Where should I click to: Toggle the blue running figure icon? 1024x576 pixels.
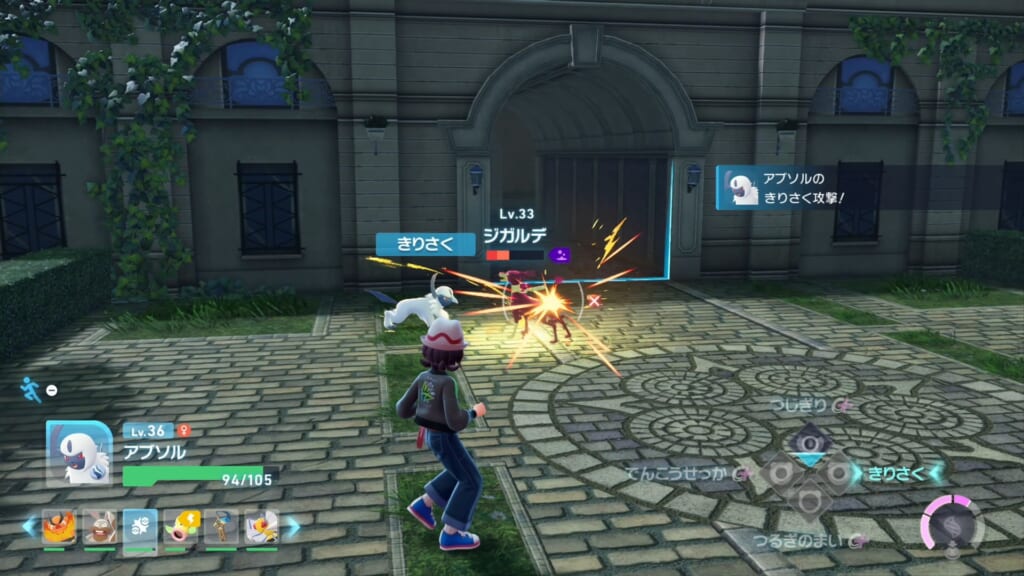(x=33, y=389)
